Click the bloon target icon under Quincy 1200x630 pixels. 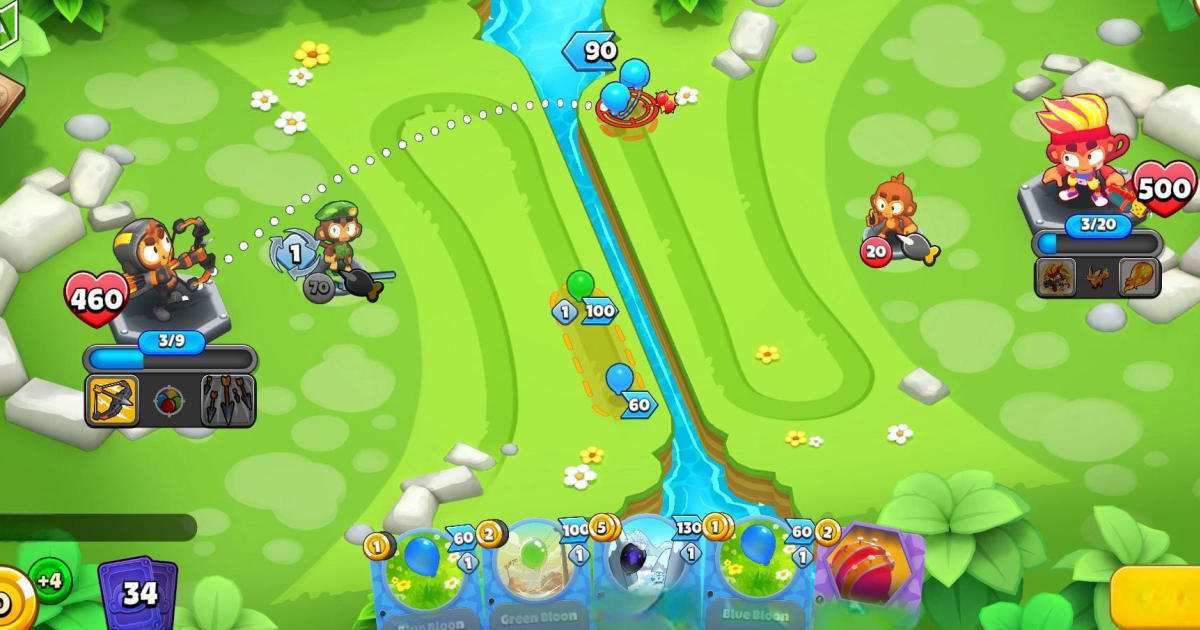coord(170,402)
